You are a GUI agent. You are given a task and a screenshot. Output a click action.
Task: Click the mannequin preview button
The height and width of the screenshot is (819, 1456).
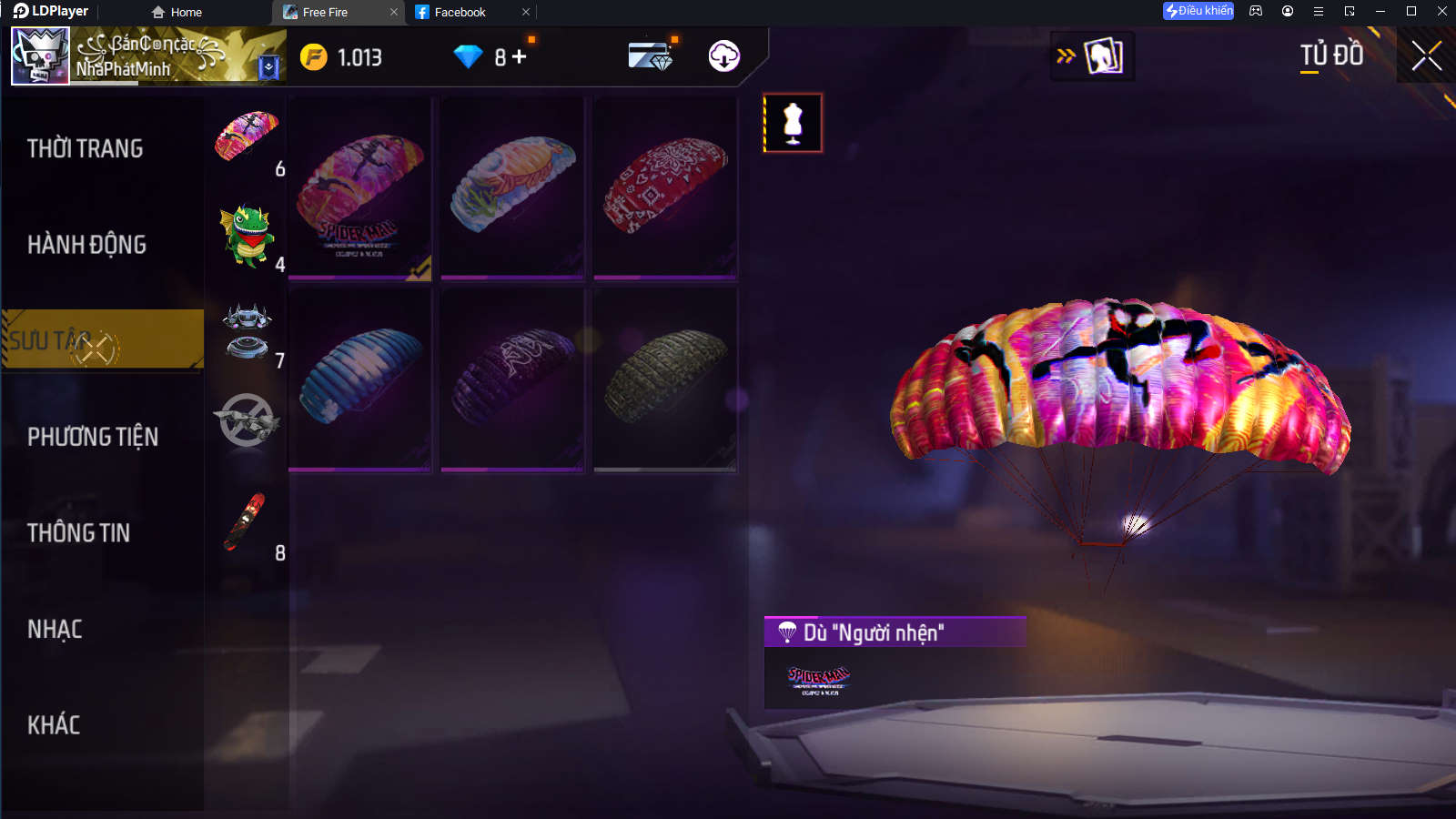[x=793, y=123]
